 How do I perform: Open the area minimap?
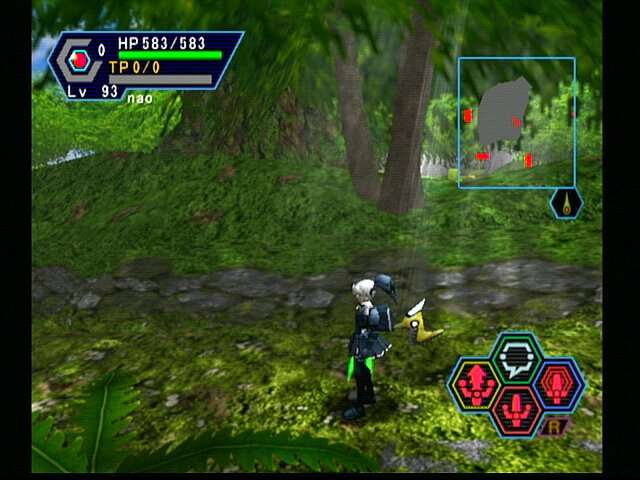(517, 122)
